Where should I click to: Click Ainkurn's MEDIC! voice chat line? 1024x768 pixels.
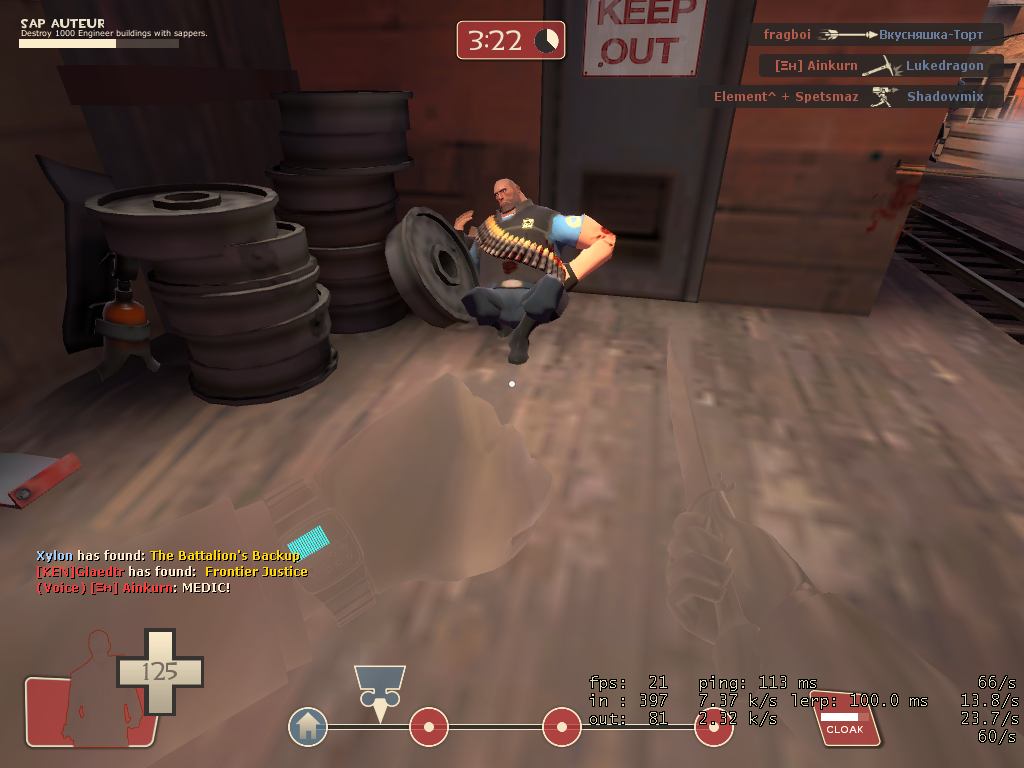[133, 587]
